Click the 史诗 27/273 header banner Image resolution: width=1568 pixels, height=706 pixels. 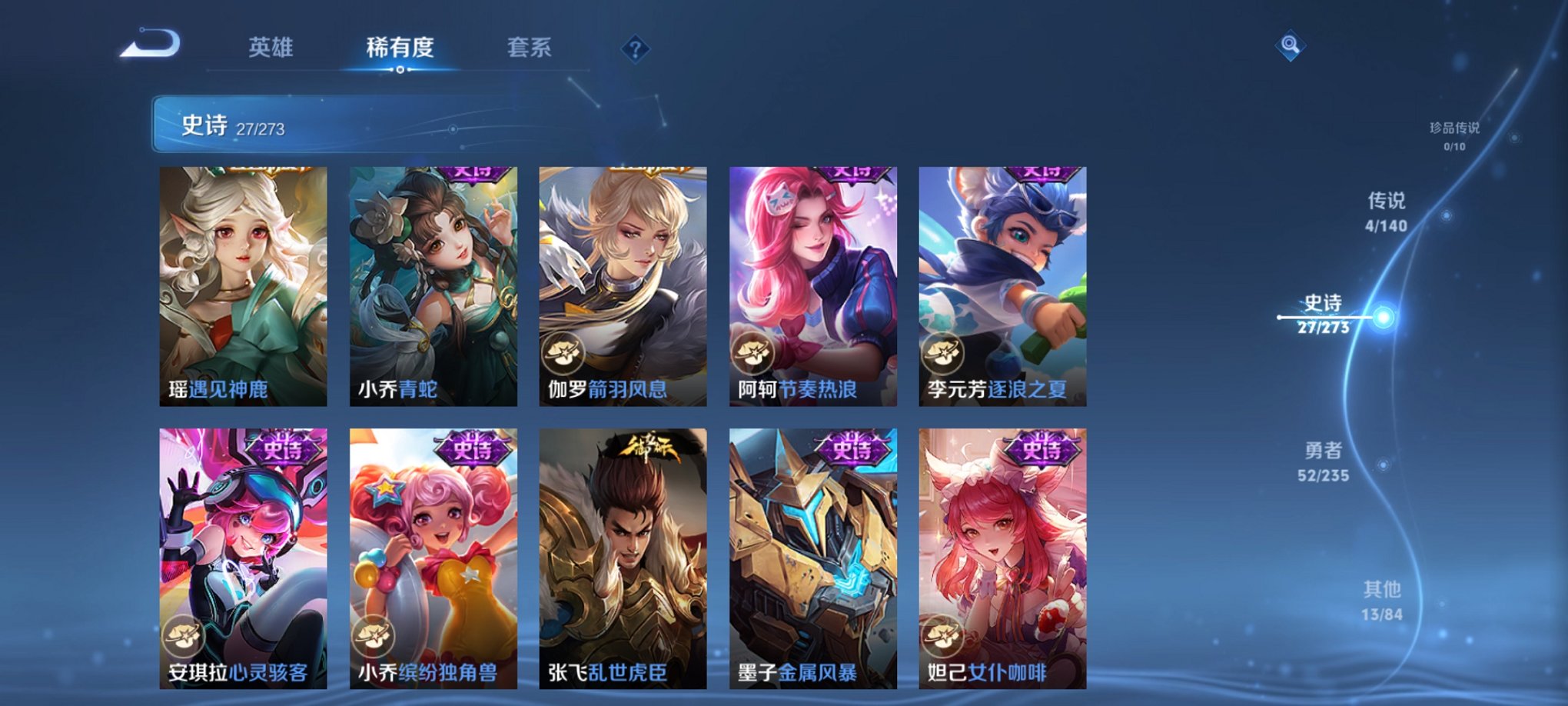tap(307, 123)
